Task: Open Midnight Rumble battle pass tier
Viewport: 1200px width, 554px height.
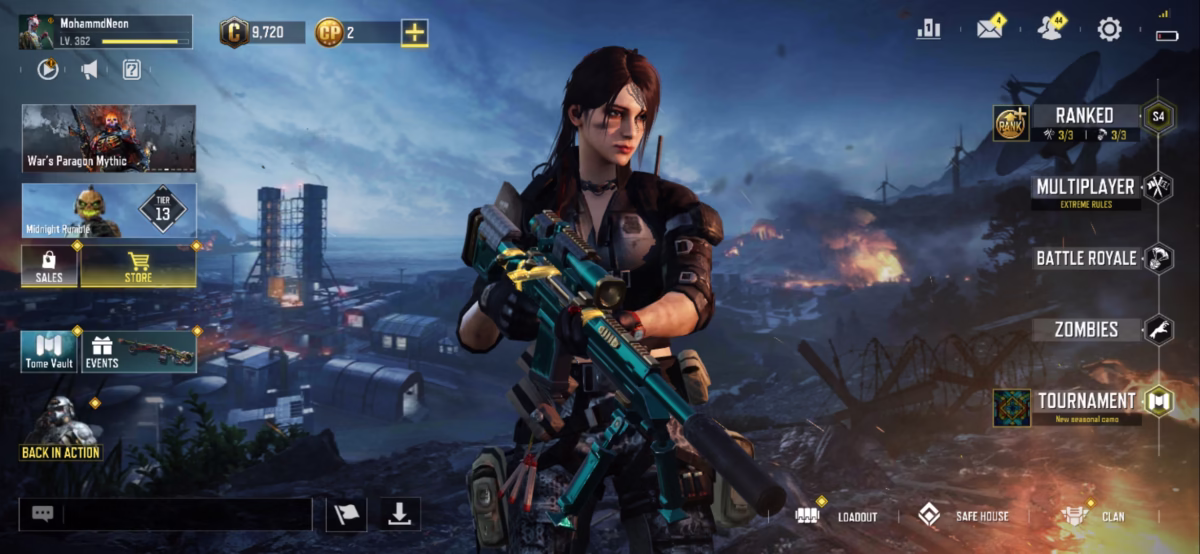Action: [x=109, y=211]
